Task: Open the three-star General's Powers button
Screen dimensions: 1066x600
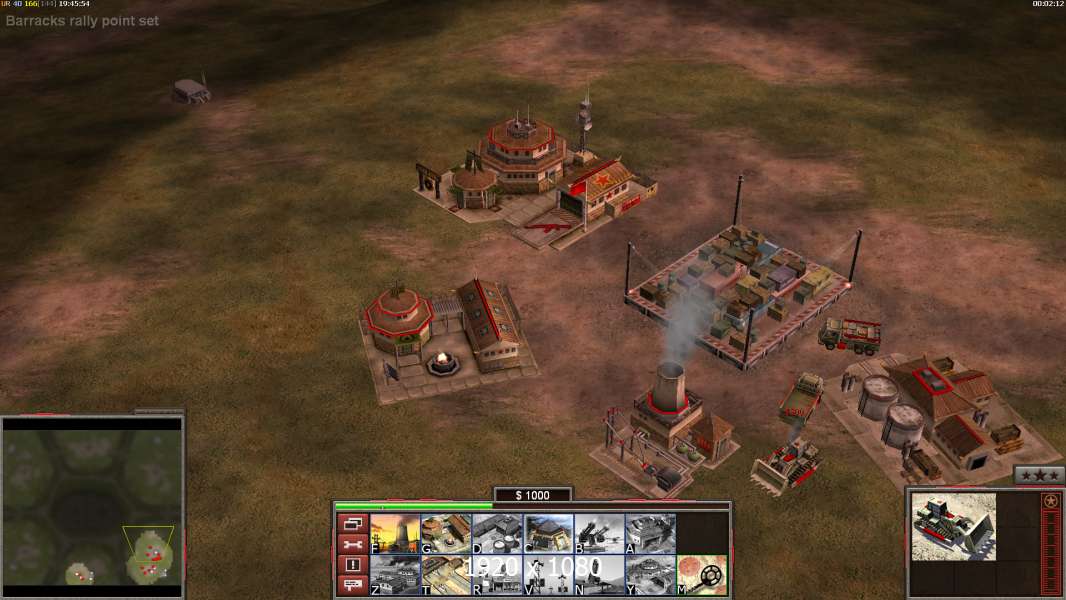Action: coord(1039,475)
